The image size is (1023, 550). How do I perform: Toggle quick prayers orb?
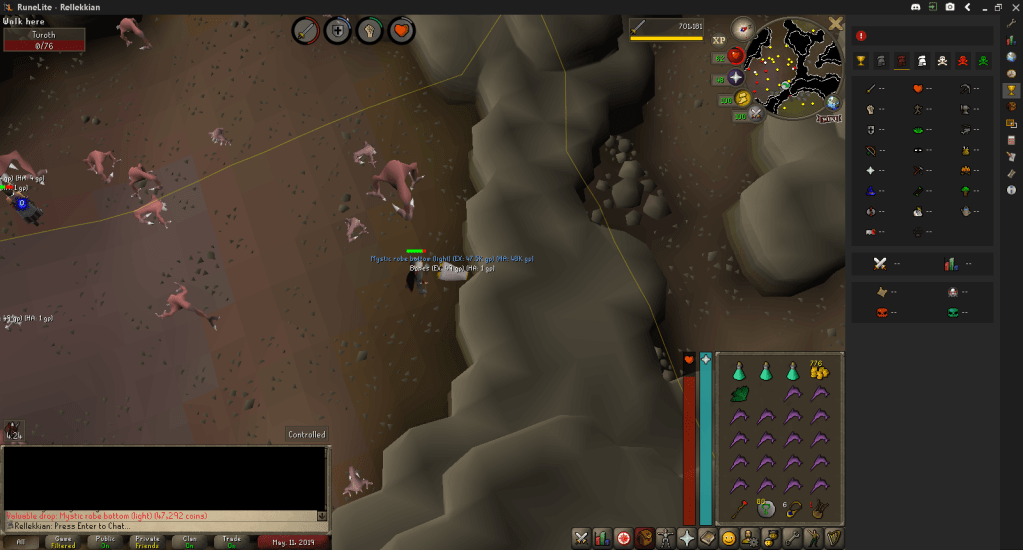(x=735, y=78)
